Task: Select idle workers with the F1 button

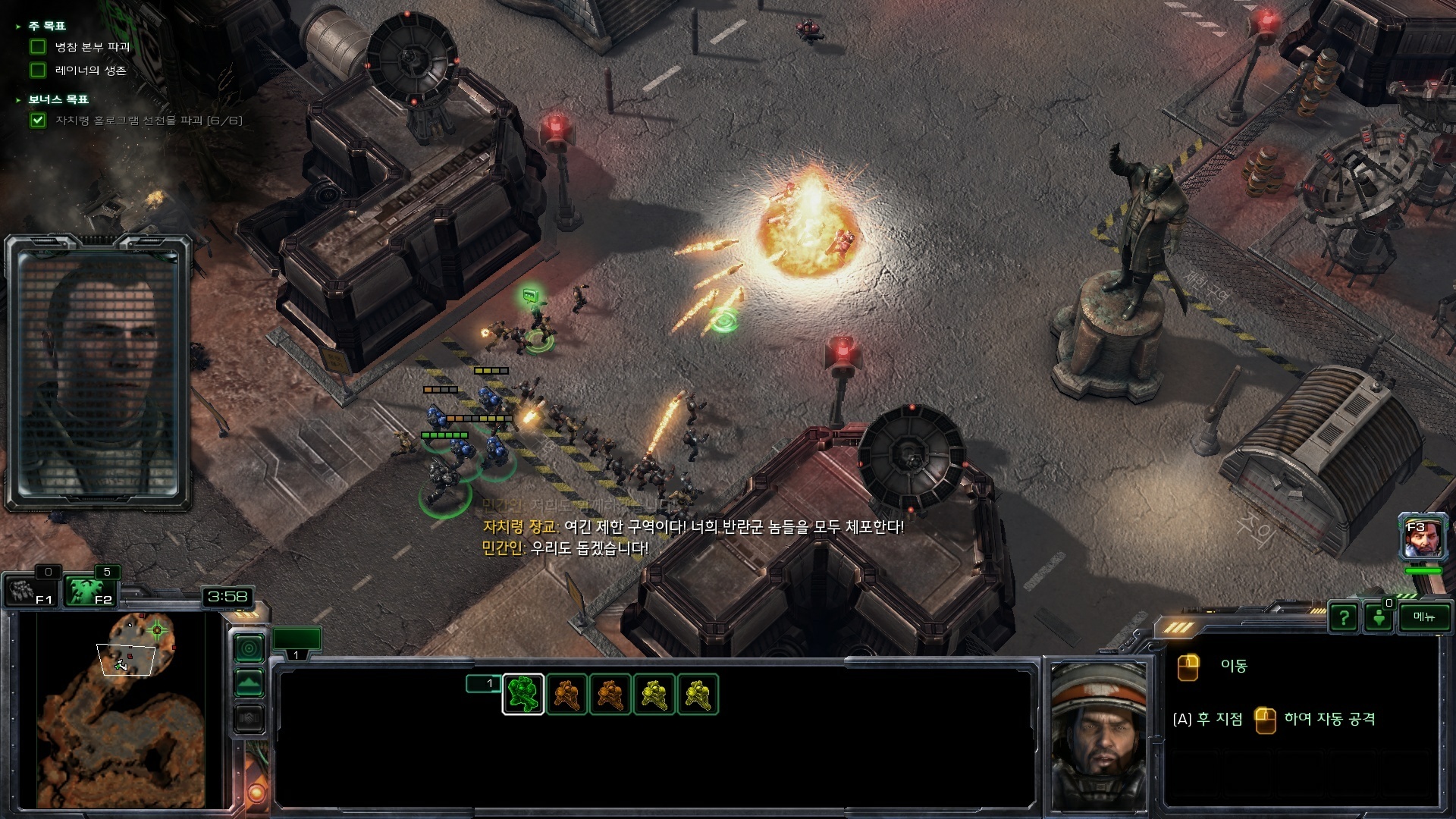Action: (32, 591)
